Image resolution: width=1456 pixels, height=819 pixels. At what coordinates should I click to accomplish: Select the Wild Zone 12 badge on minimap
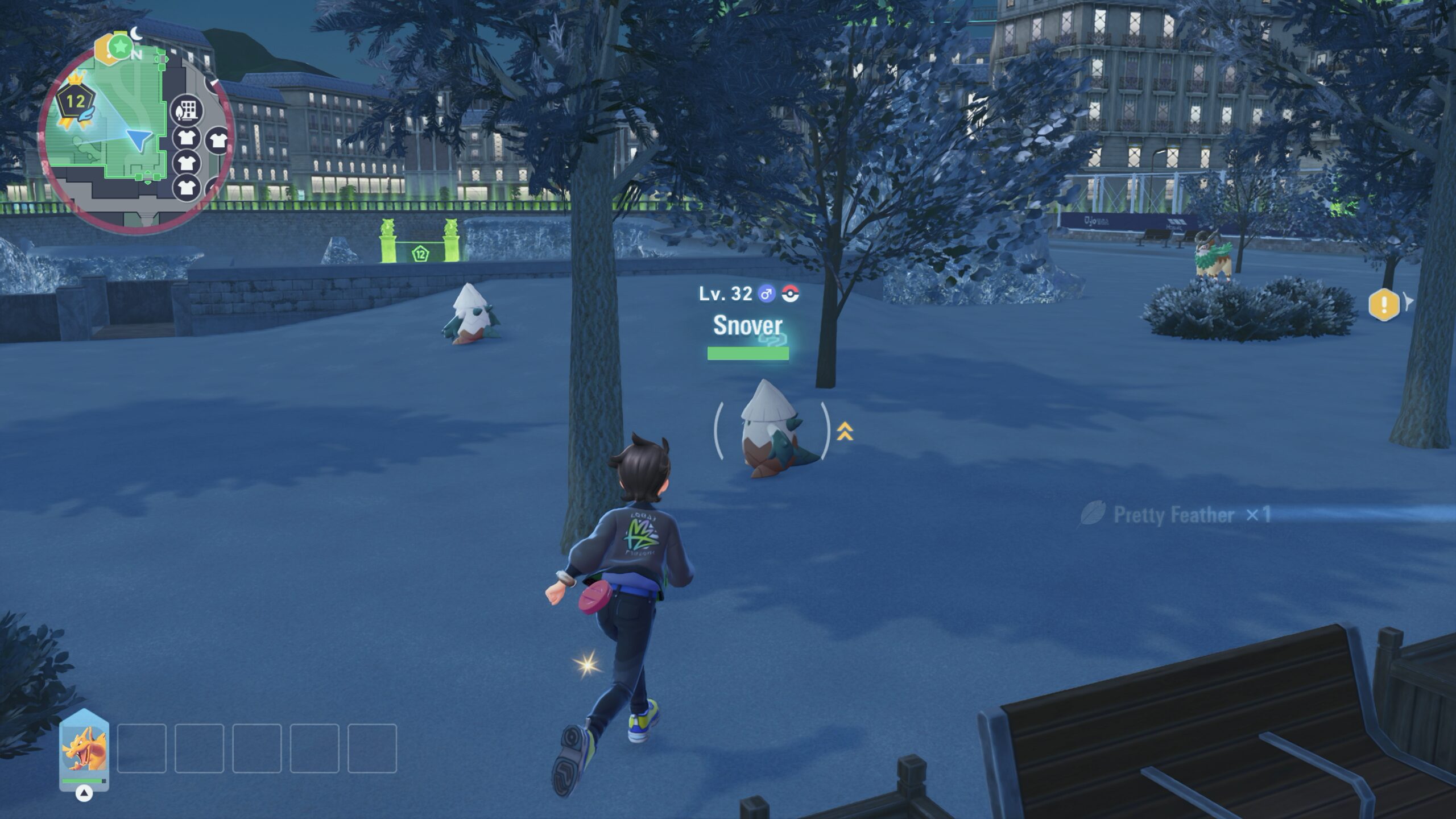[x=75, y=103]
